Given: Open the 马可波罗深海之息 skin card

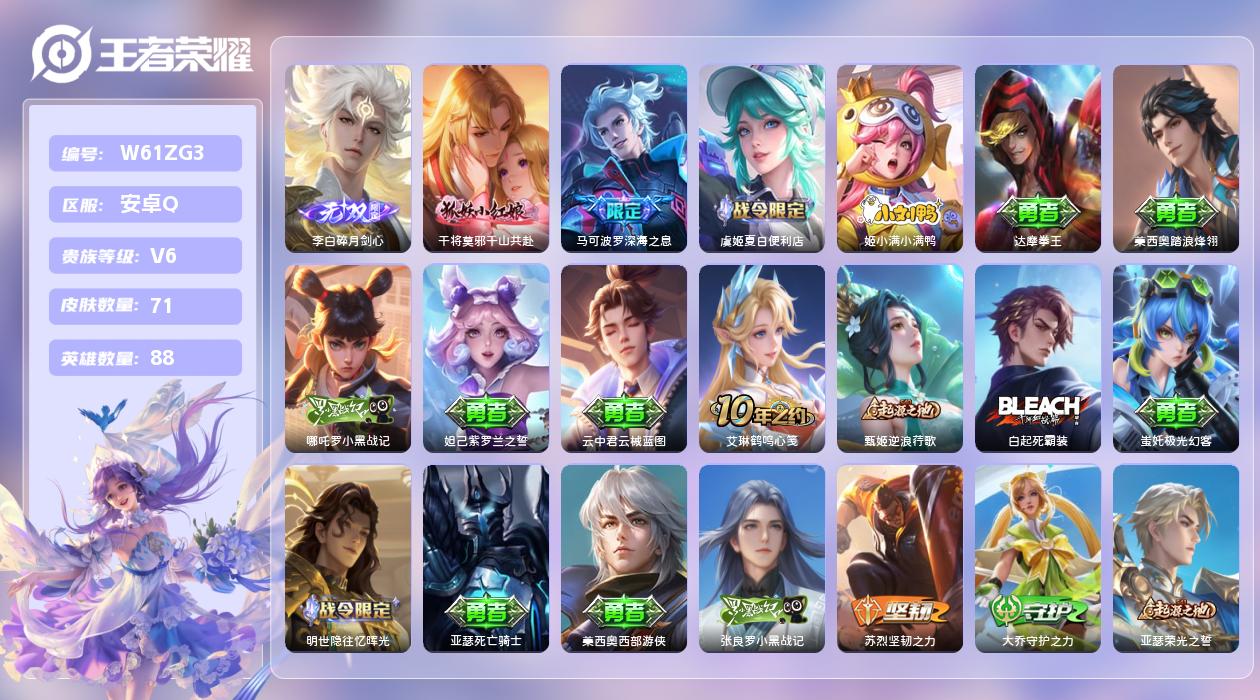Looking at the screenshot, I should tap(624, 158).
